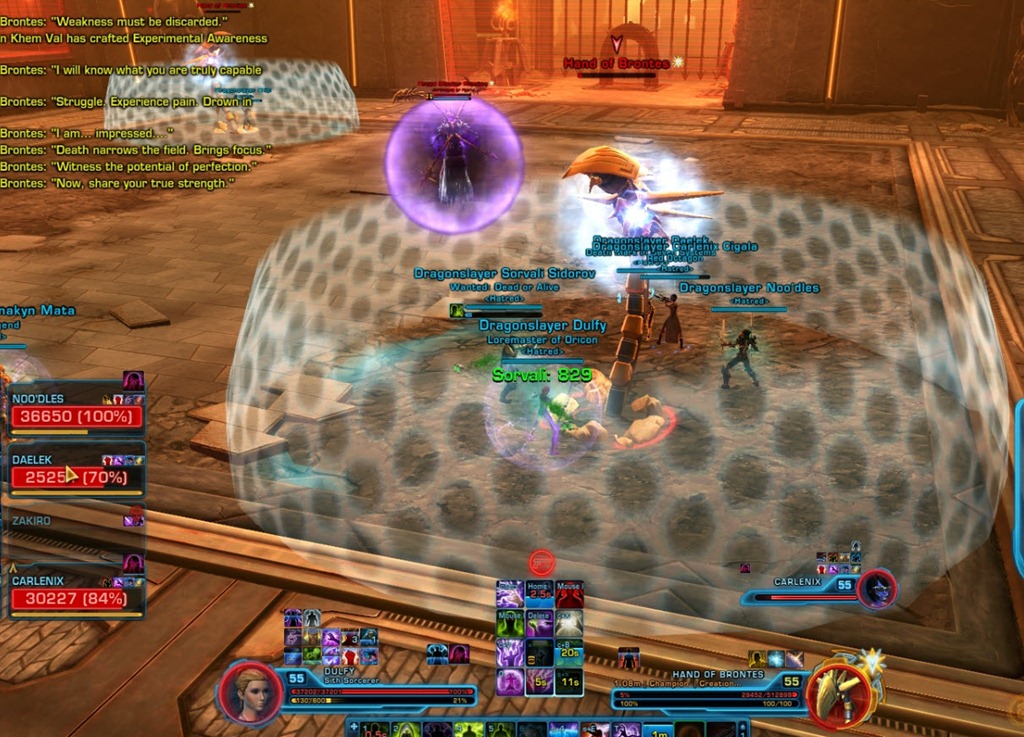This screenshot has width=1024, height=737.
Task: Select Carlenix's raid frame
Action: [x=75, y=598]
